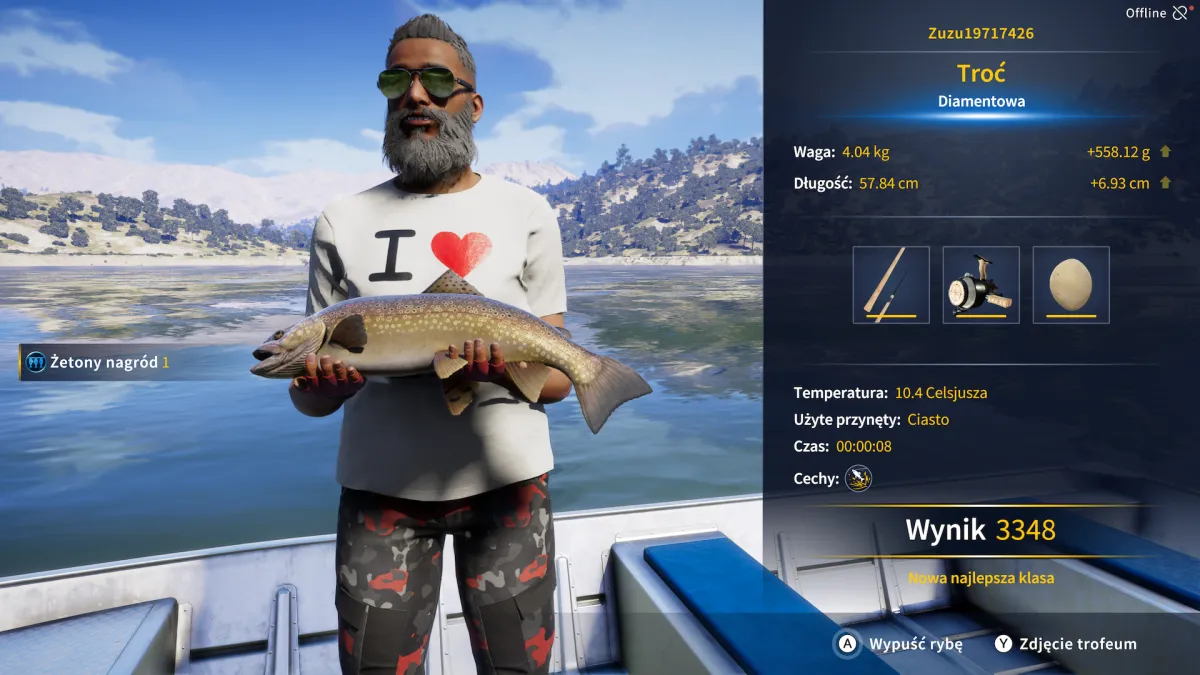Release the fish with Wypuść rybę
Image resolution: width=1200 pixels, height=675 pixels.
pyautogui.click(x=901, y=644)
